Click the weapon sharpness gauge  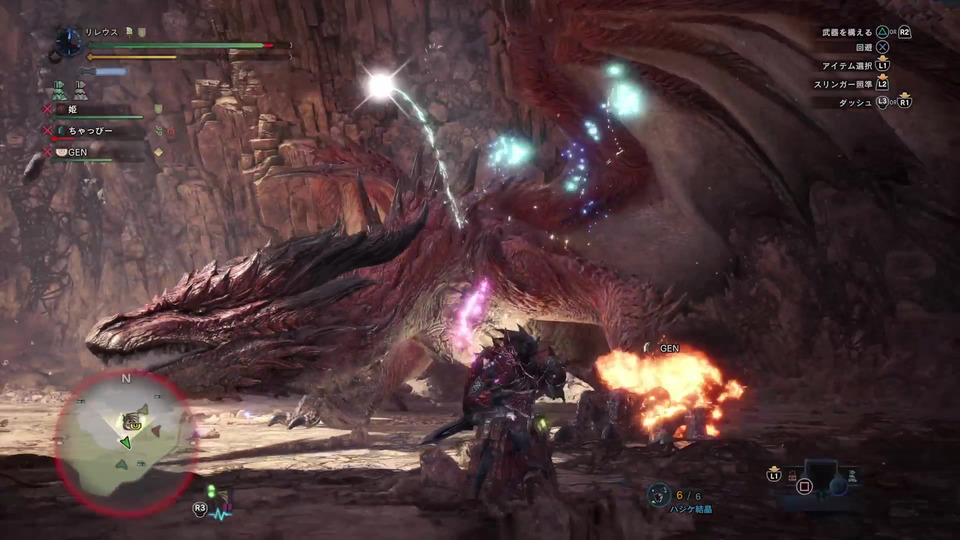110,72
